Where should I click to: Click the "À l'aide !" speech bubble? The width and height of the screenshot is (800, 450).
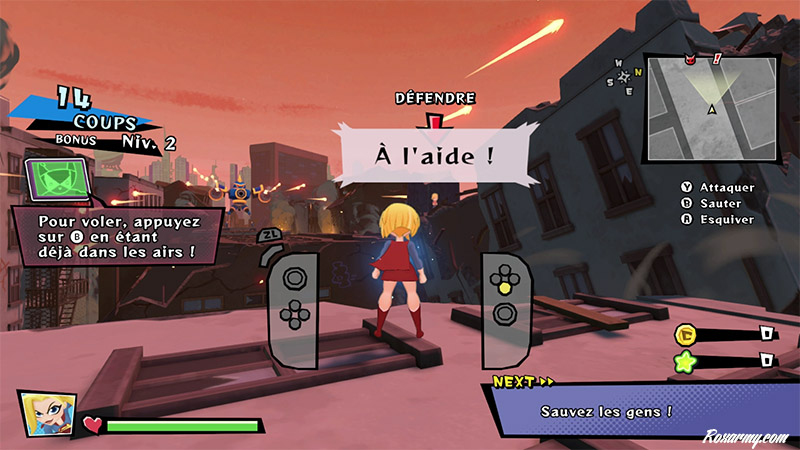tap(435, 156)
